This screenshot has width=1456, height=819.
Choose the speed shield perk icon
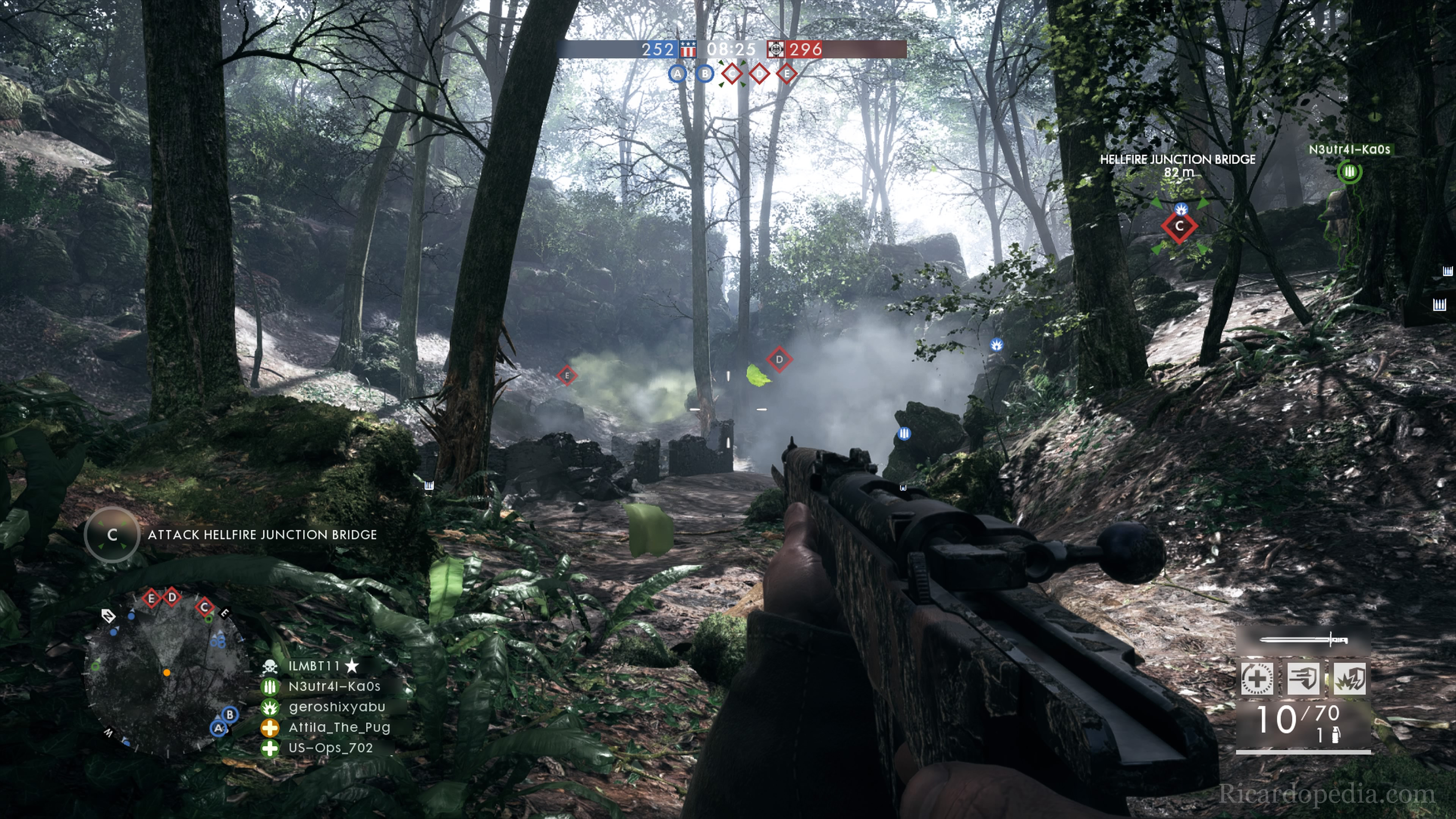[1303, 678]
